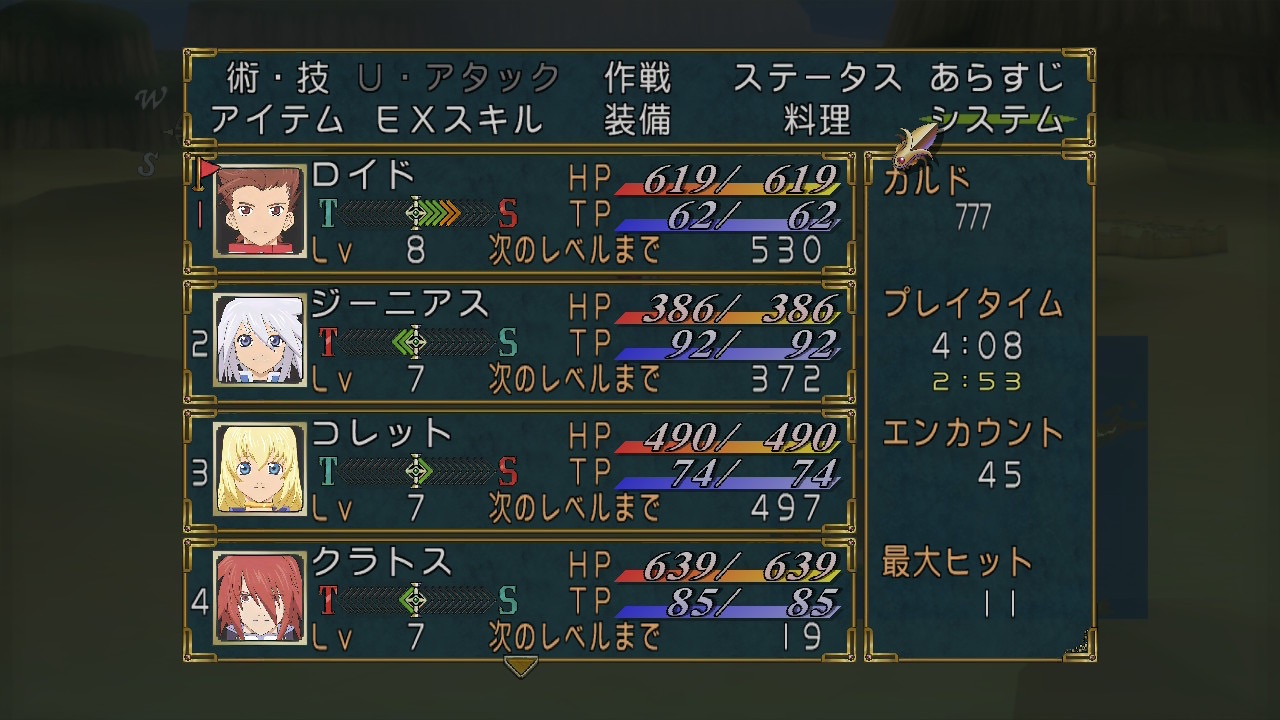
Task: Select the U・アタック menu entry
Action: tap(459, 77)
